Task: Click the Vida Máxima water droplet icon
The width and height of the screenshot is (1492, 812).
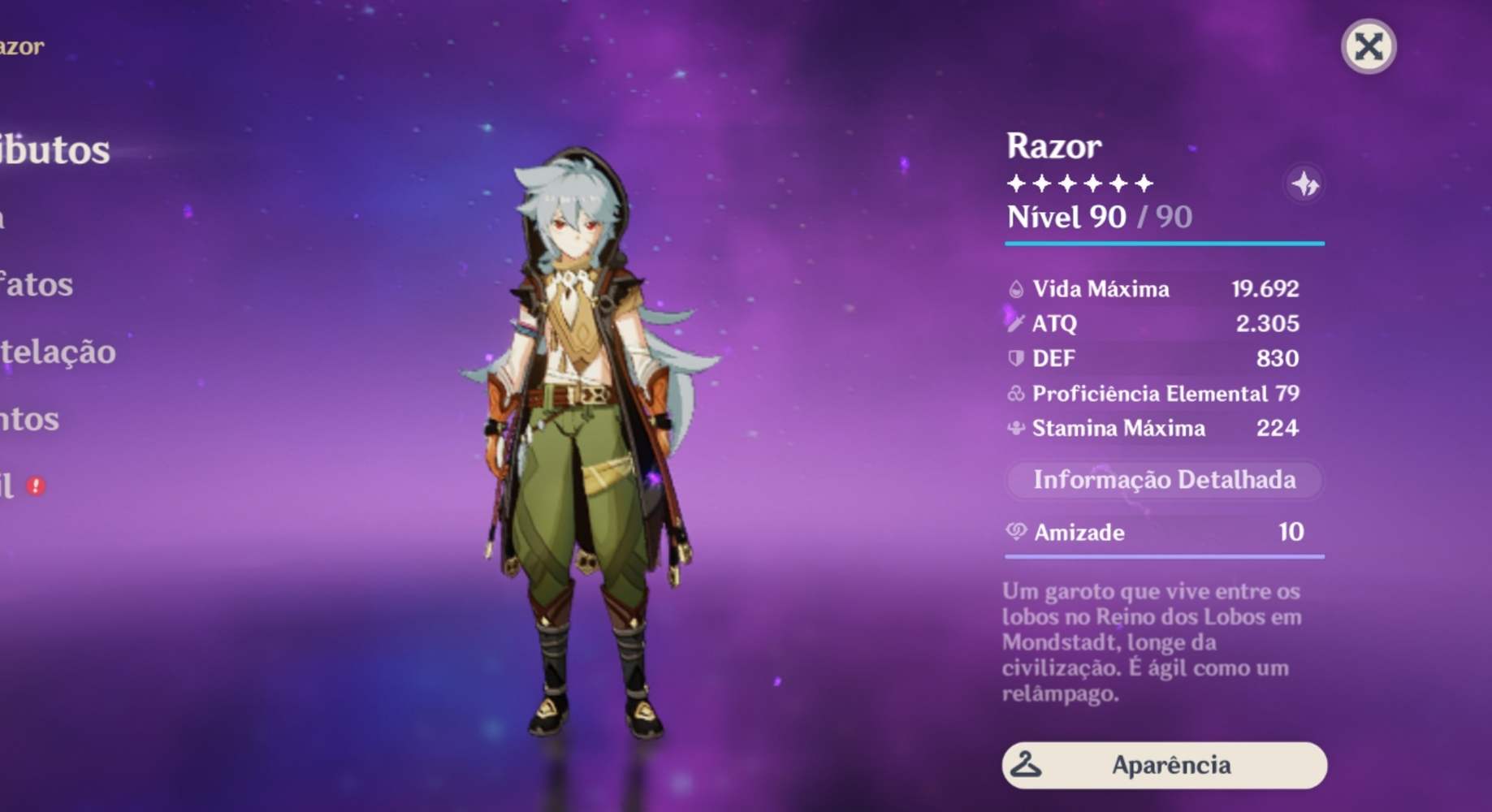Action: coord(1017,288)
